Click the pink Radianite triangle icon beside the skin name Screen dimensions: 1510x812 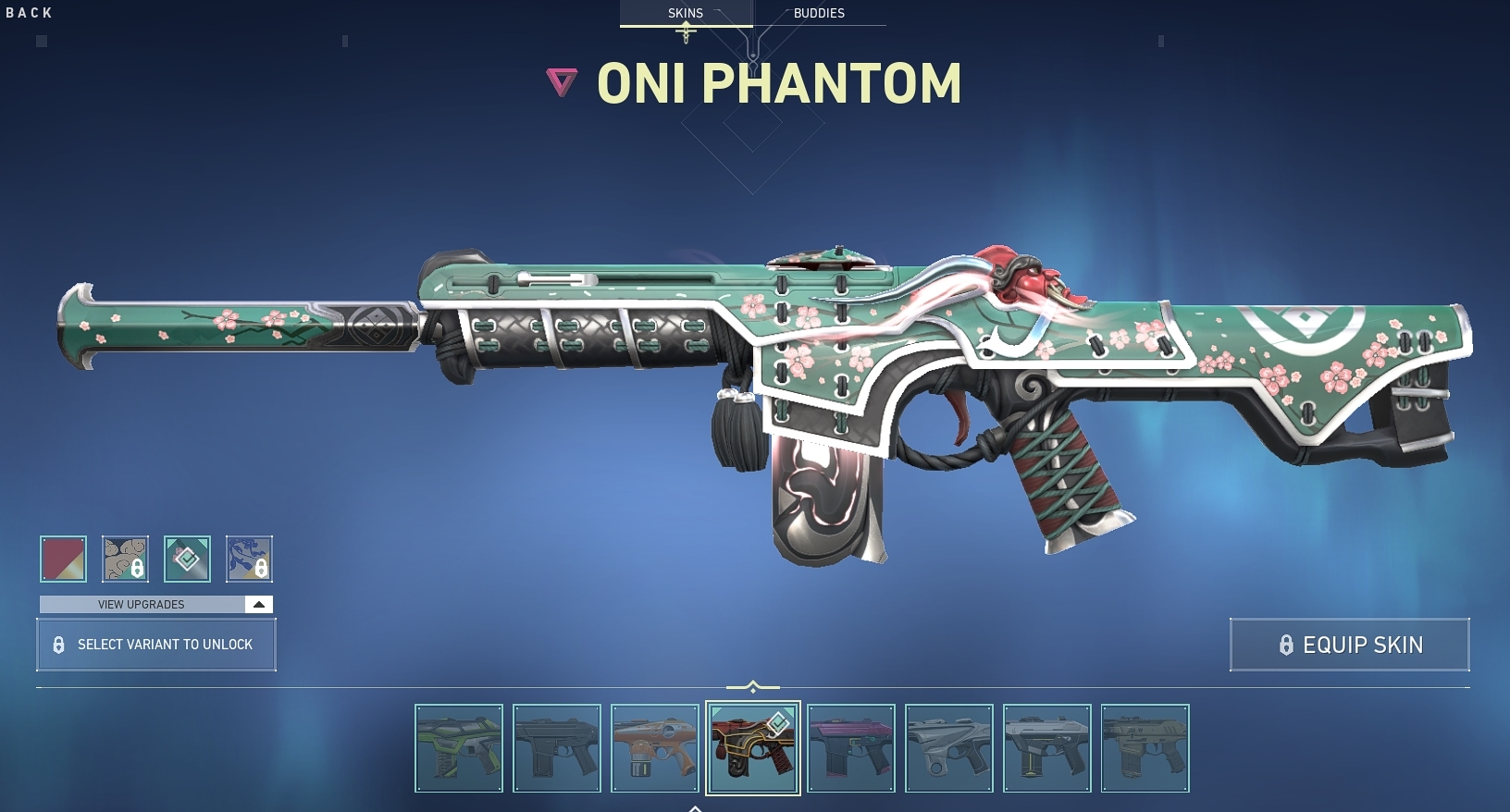pos(562,81)
